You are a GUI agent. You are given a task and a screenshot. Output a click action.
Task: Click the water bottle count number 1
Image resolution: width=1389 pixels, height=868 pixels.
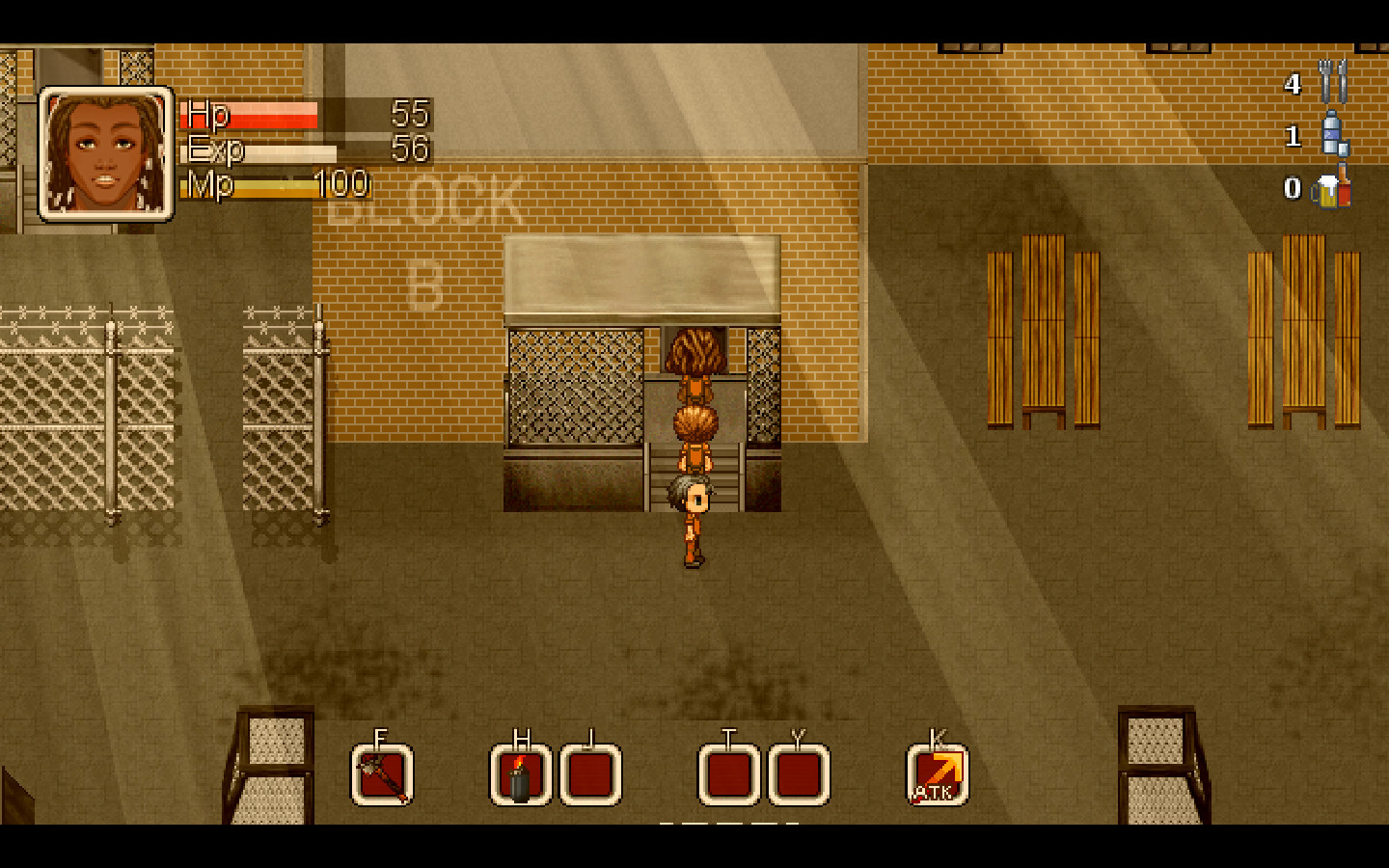point(1293,138)
